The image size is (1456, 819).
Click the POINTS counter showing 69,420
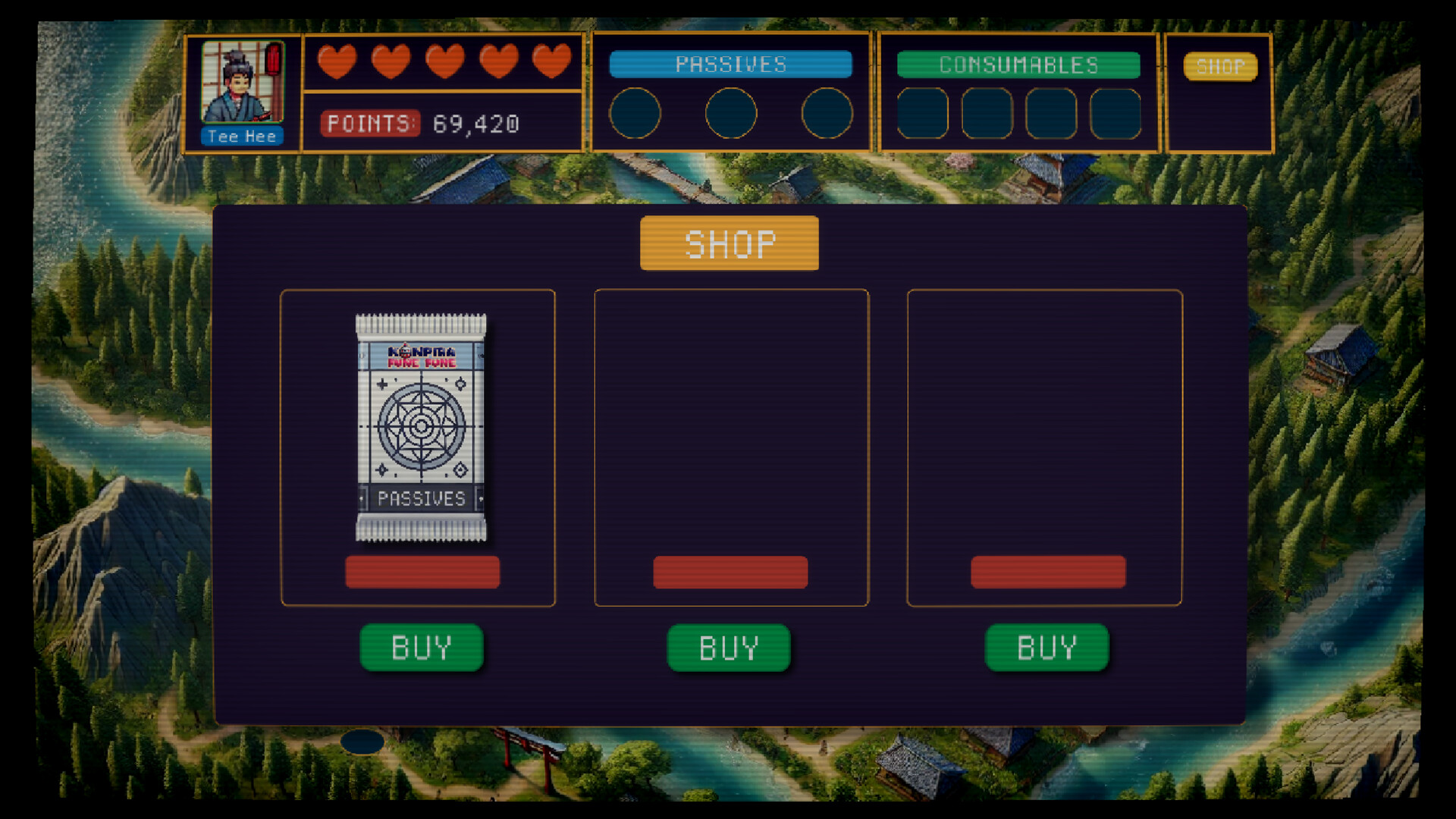[x=422, y=124]
